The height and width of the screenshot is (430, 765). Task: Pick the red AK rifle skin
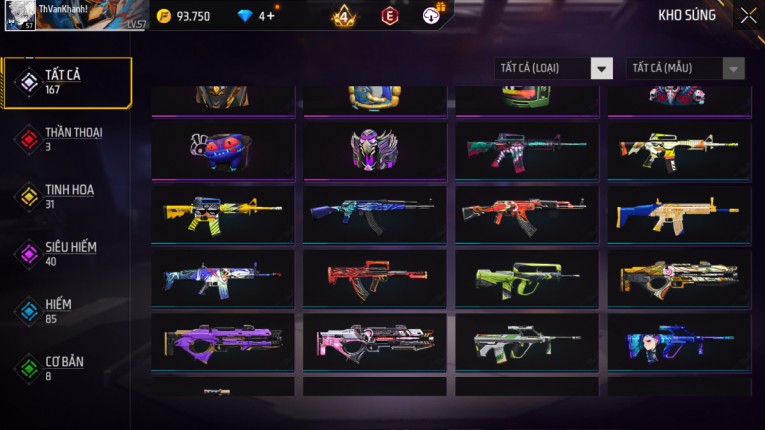click(527, 211)
